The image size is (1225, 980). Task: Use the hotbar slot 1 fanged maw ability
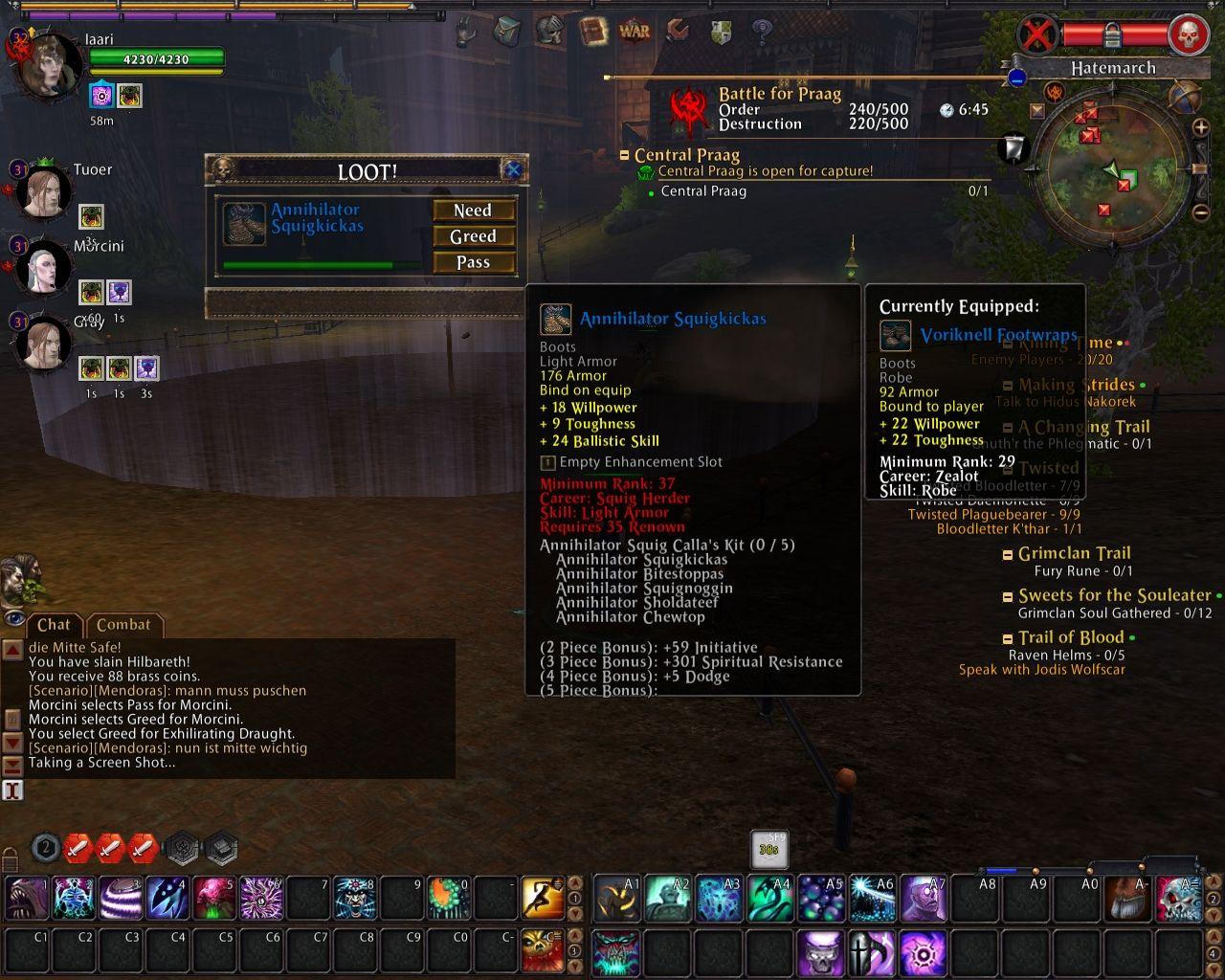[27, 898]
